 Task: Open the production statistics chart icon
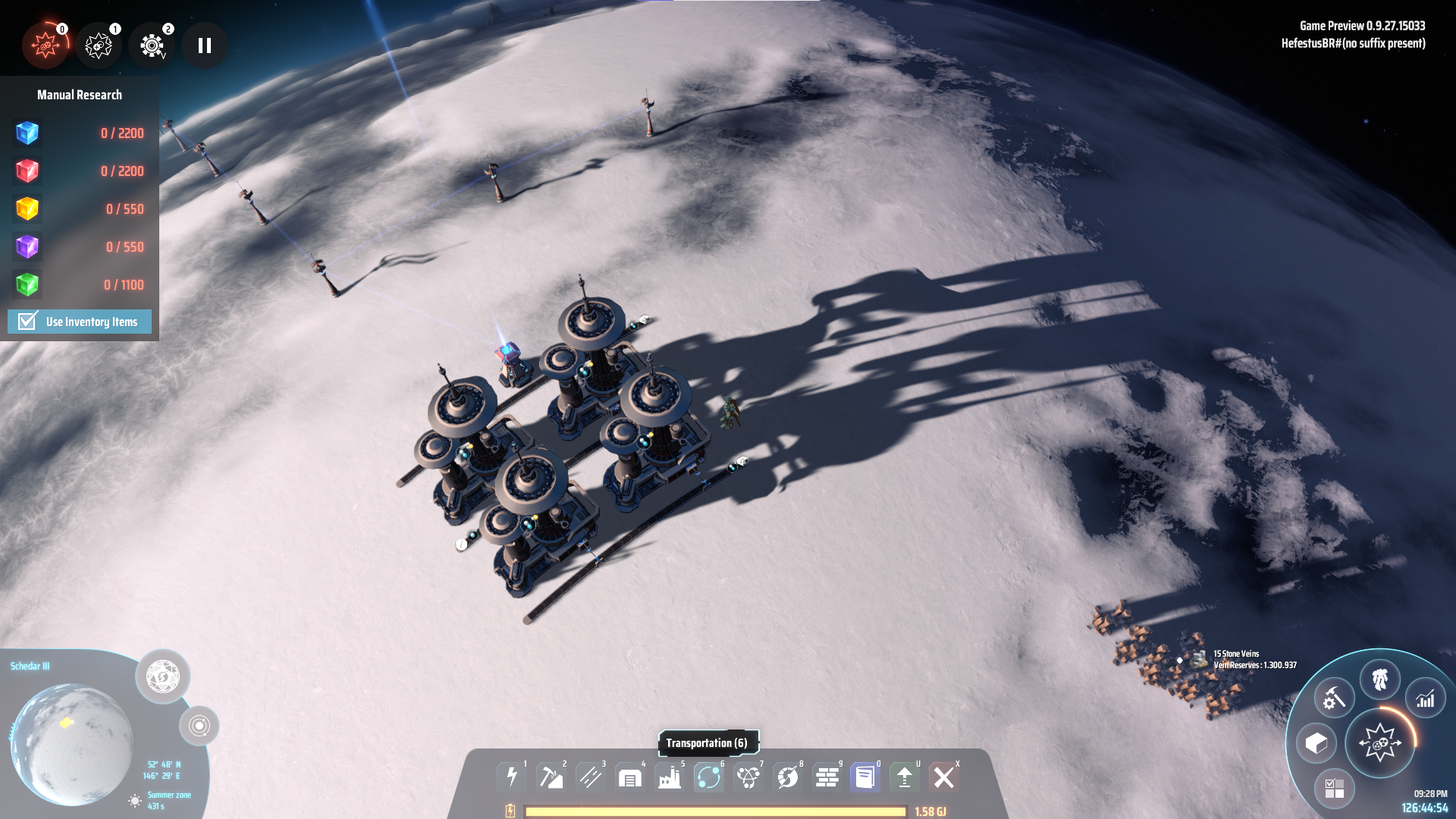click(x=1426, y=698)
